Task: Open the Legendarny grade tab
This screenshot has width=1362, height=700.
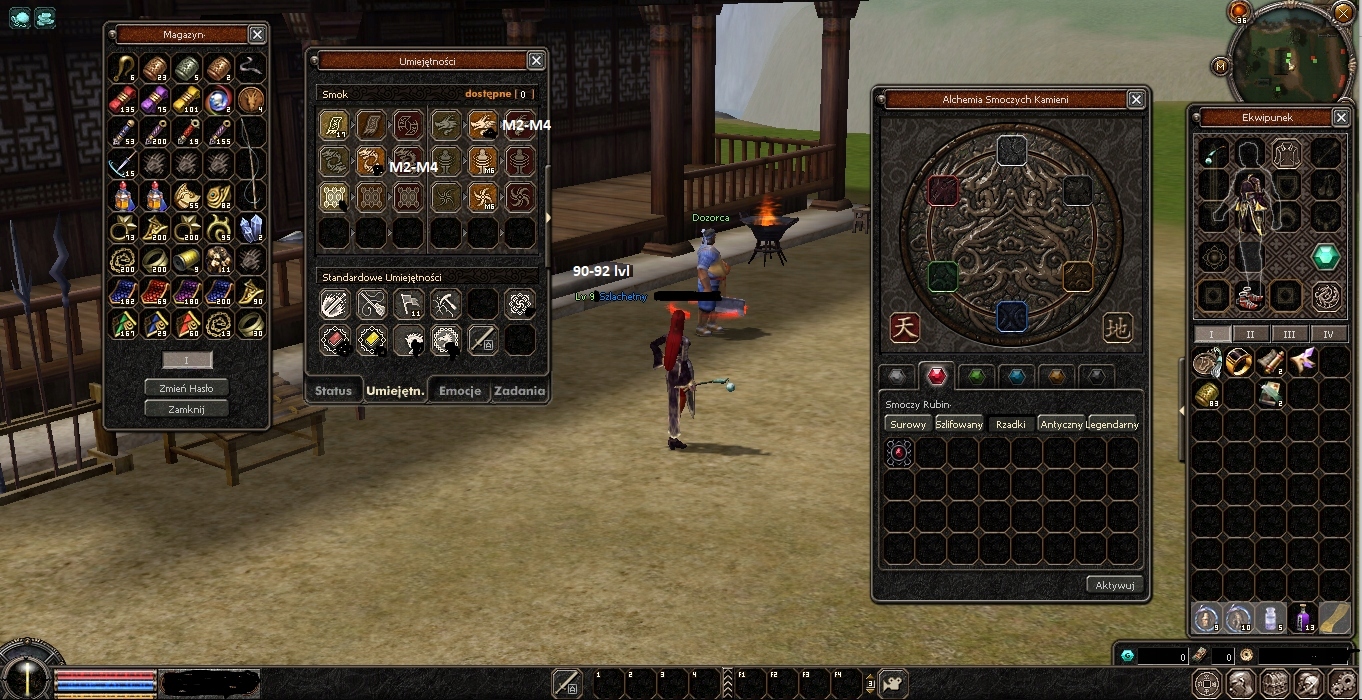Action: point(1113,424)
